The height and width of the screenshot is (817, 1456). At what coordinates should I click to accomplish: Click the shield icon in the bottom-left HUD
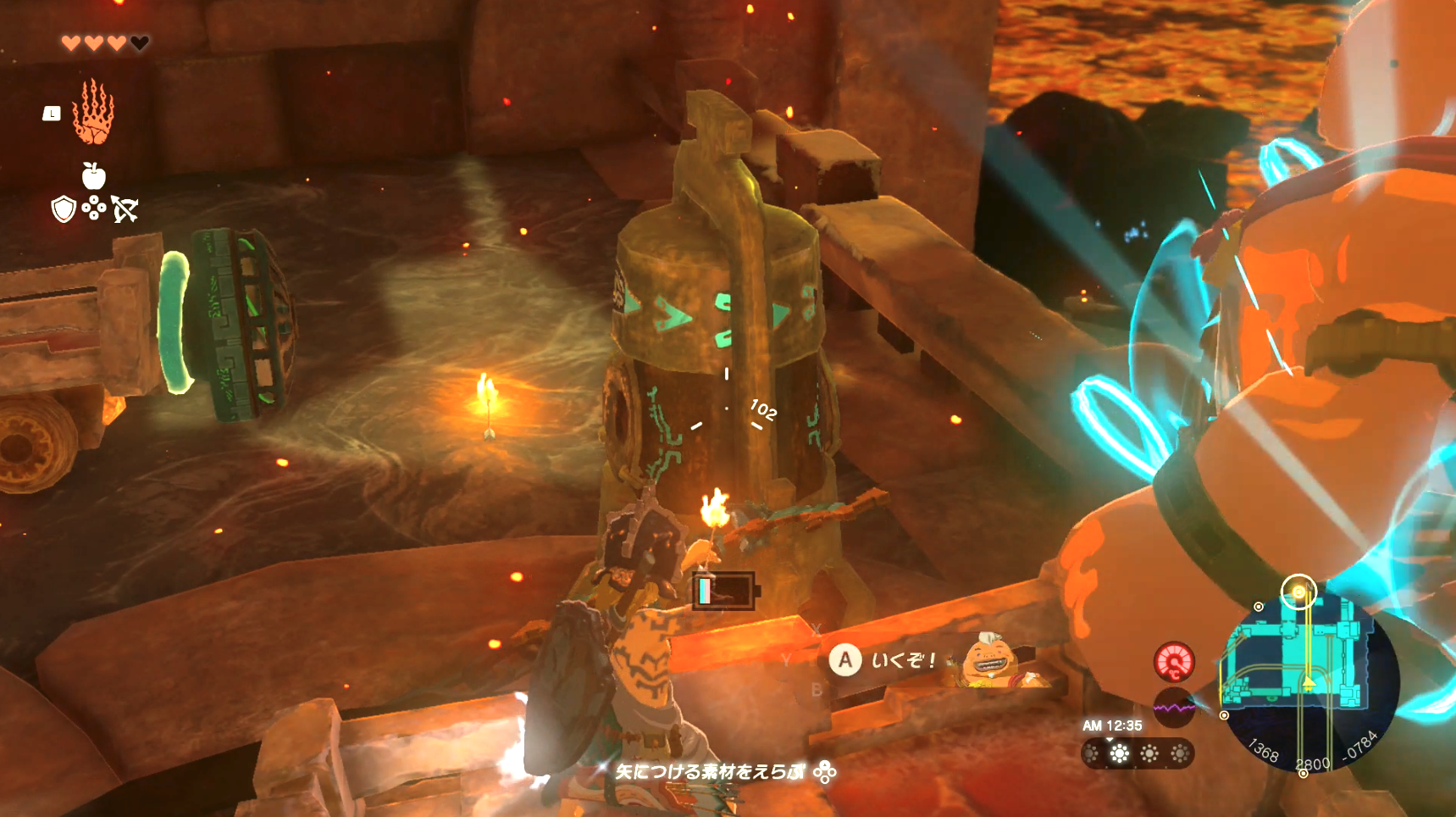63,208
